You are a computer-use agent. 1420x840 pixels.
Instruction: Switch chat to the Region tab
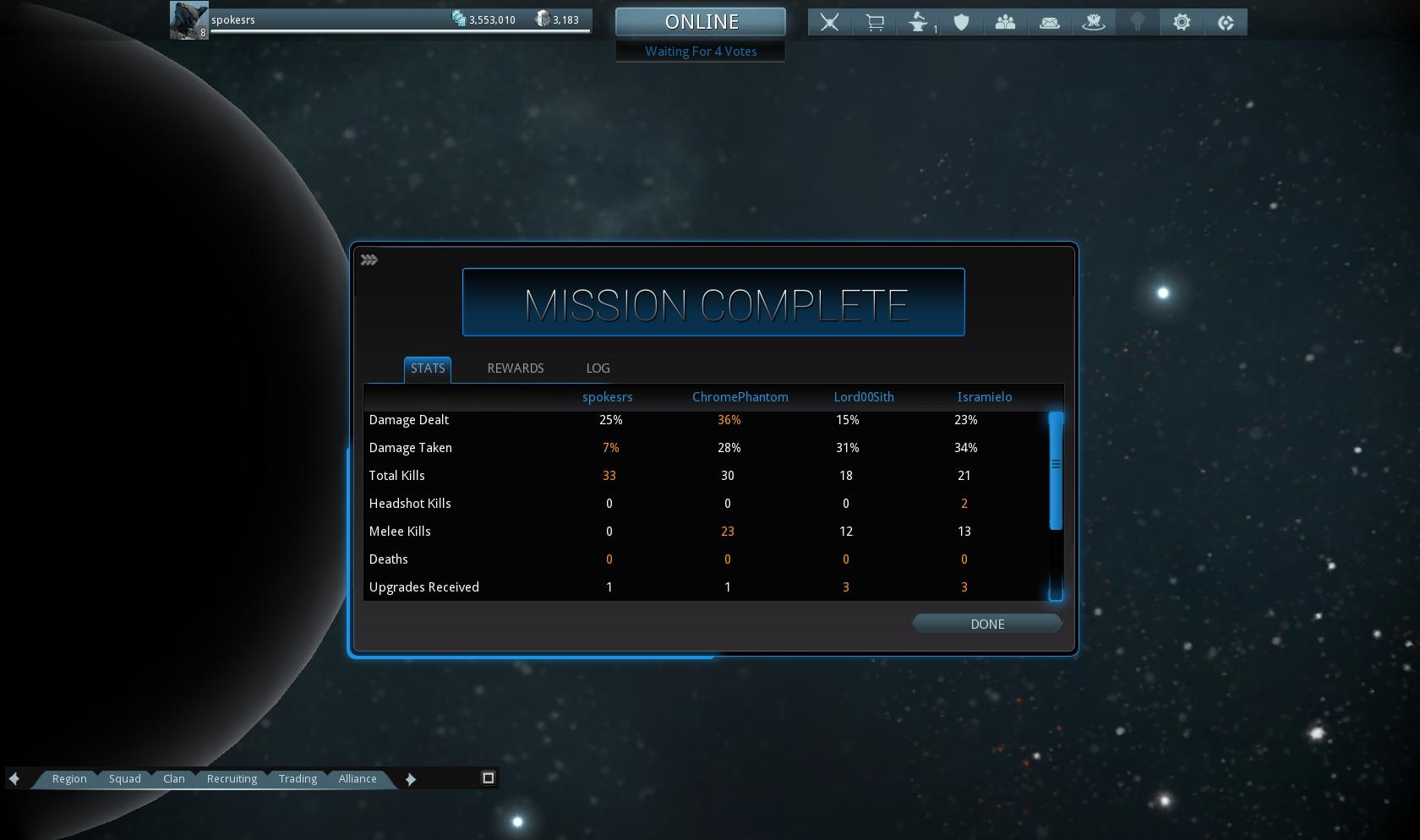pos(69,779)
